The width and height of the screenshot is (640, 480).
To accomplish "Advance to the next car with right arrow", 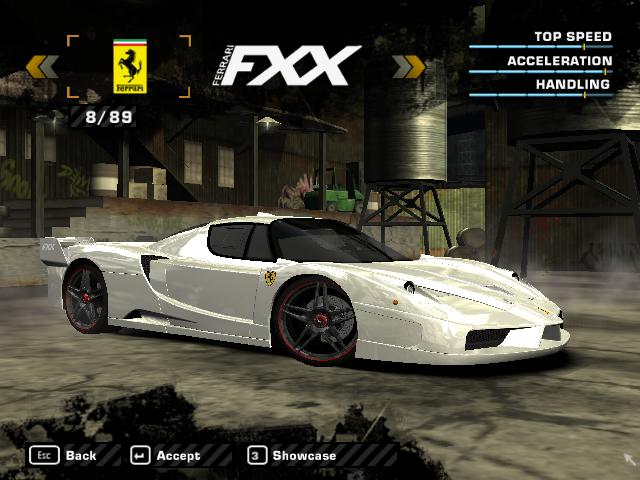I will click(x=409, y=67).
